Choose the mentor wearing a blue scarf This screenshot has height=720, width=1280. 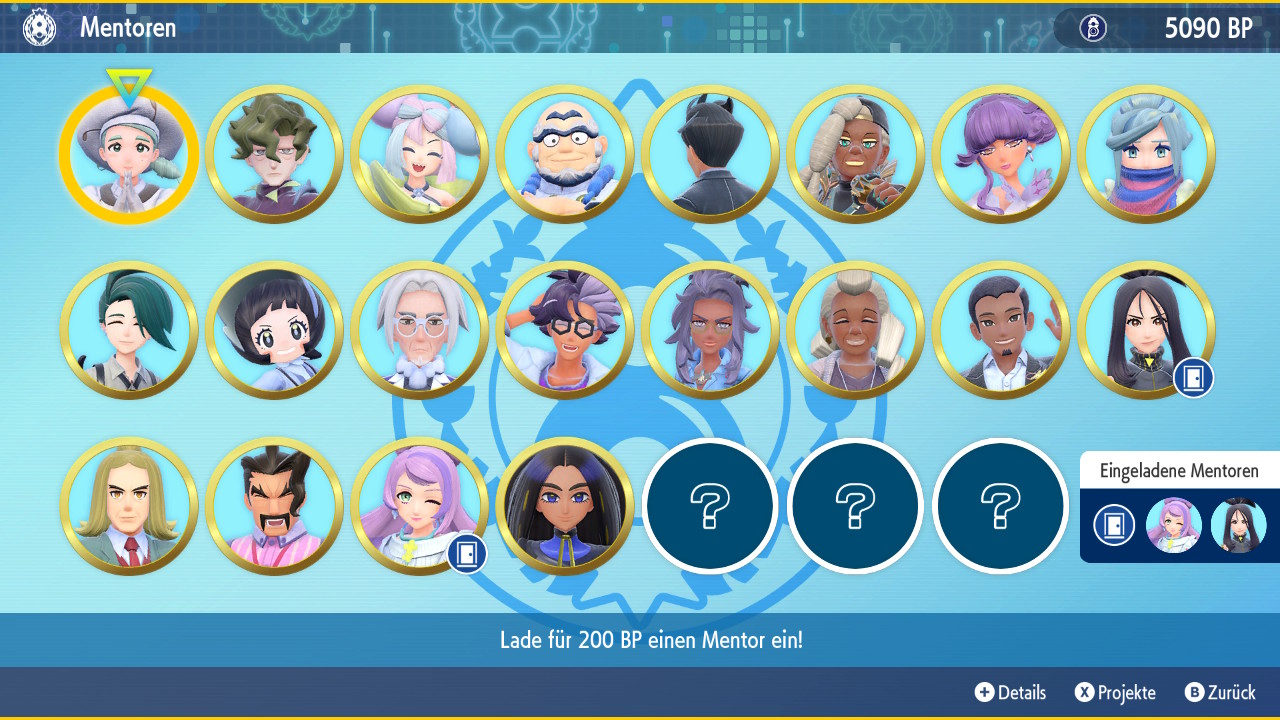(1146, 155)
